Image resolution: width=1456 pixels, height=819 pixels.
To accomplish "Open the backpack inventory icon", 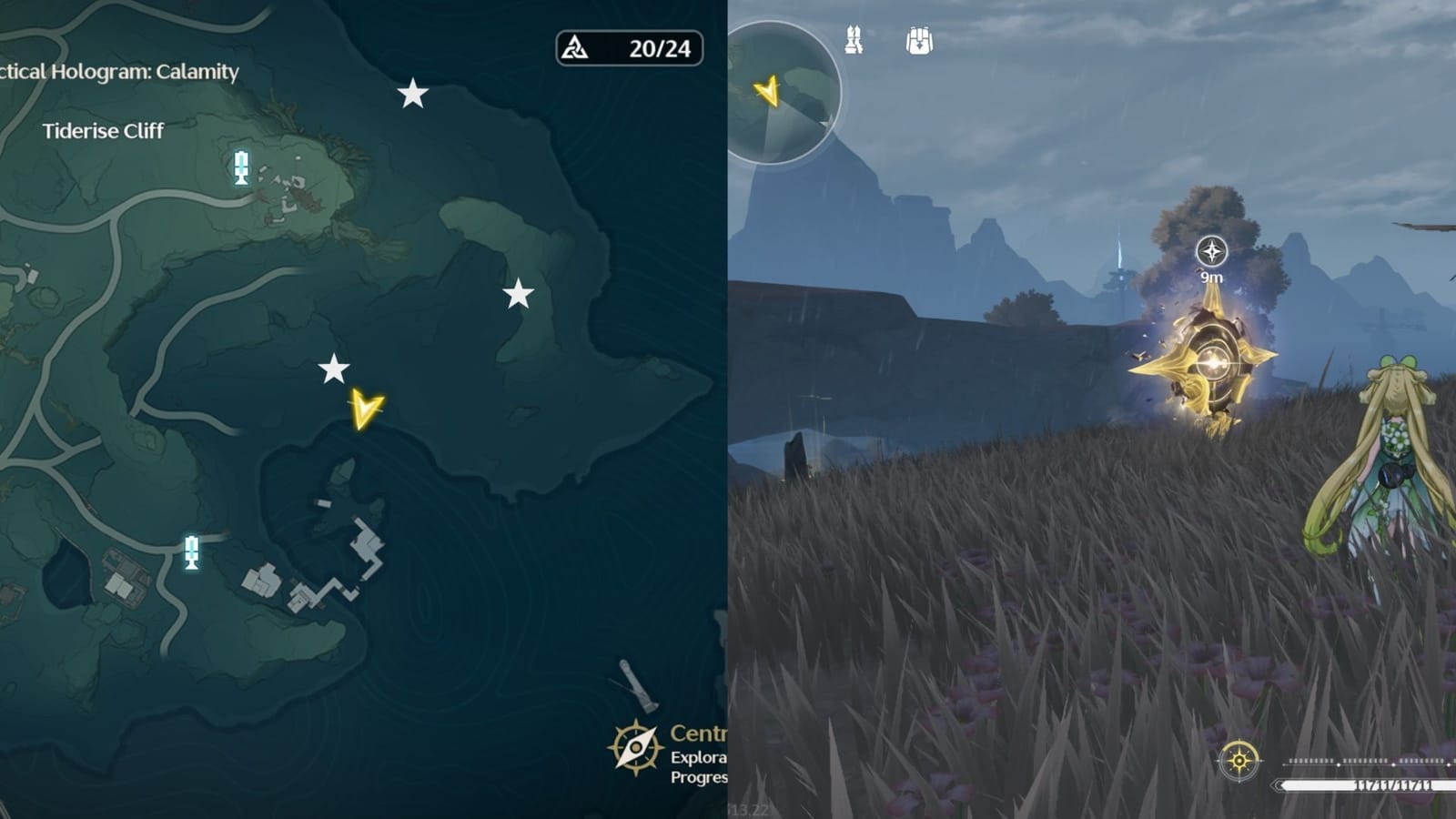I will (x=921, y=41).
